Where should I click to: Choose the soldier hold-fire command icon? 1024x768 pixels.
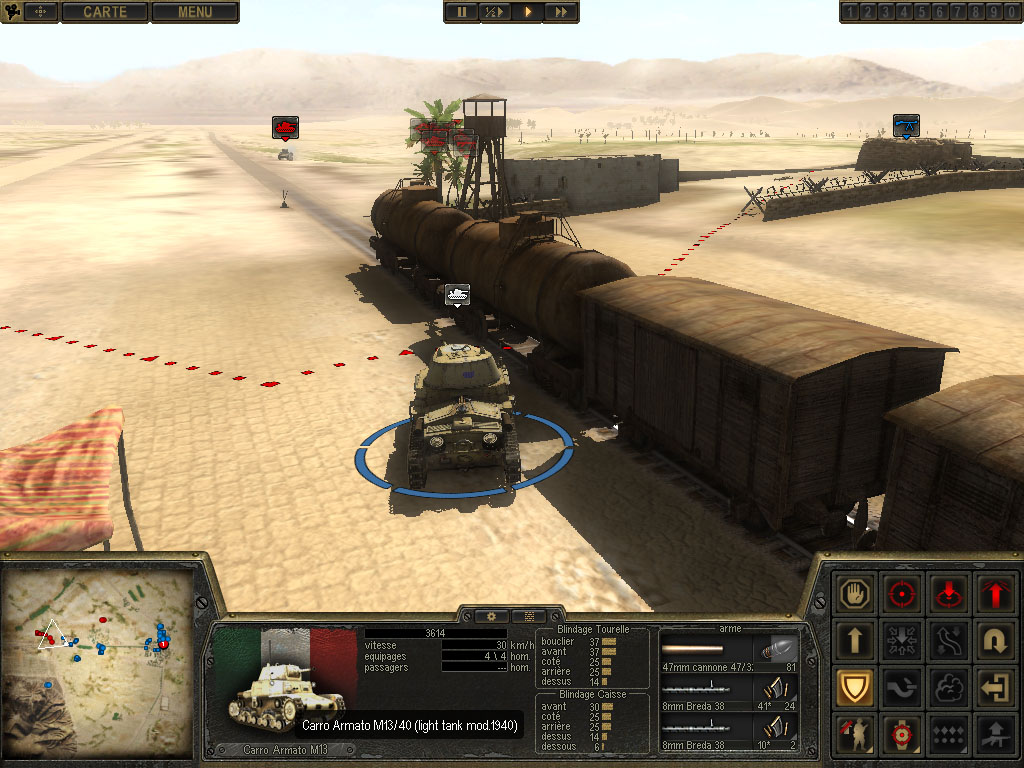point(855,734)
